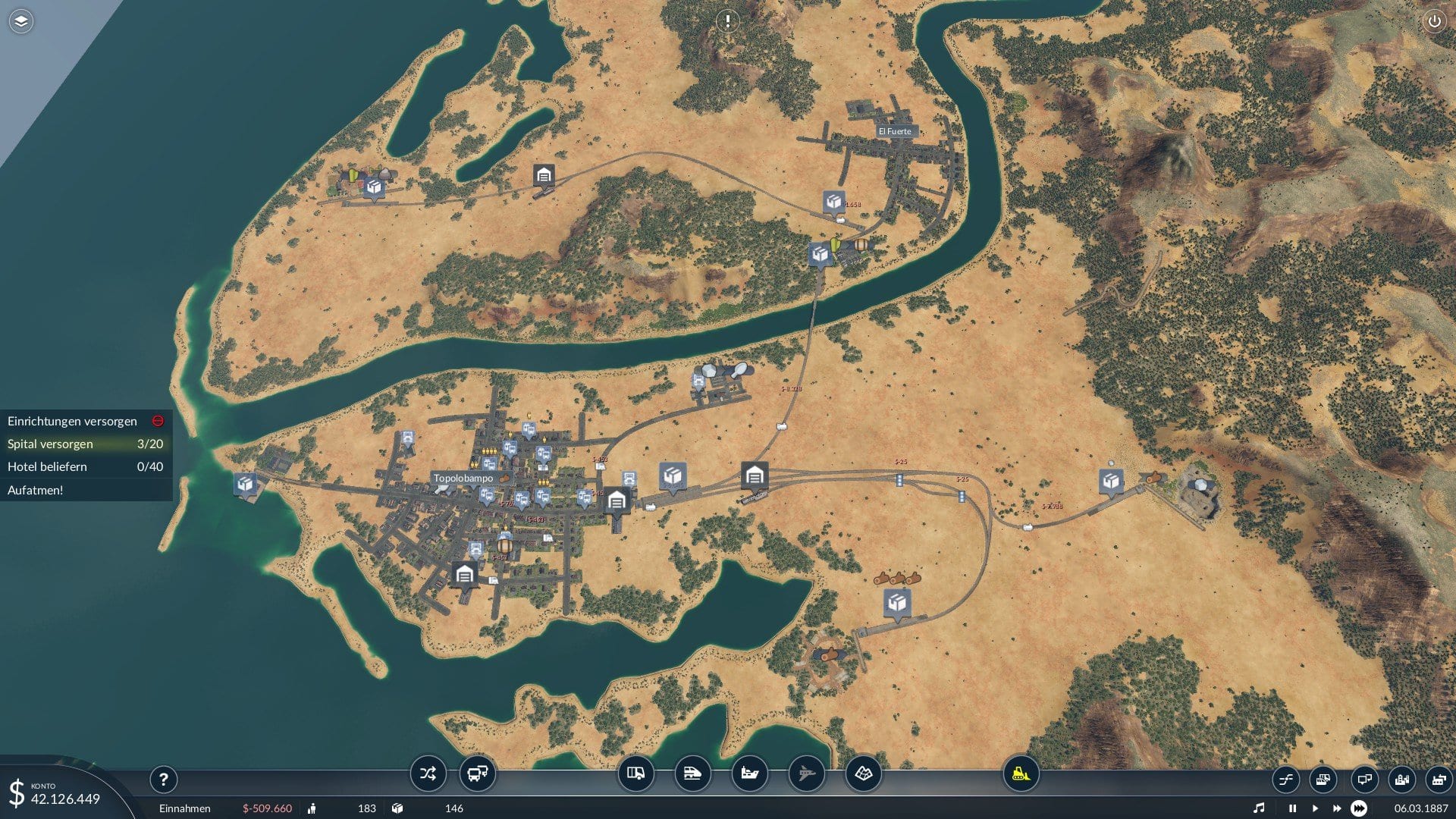Click the exclamation warning notification
The width and height of the screenshot is (1456, 819).
[x=727, y=21]
